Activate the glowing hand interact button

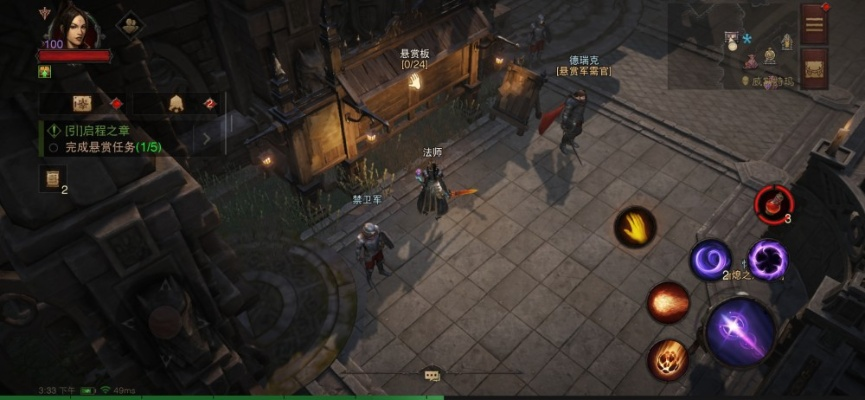pyautogui.click(x=635, y=229)
